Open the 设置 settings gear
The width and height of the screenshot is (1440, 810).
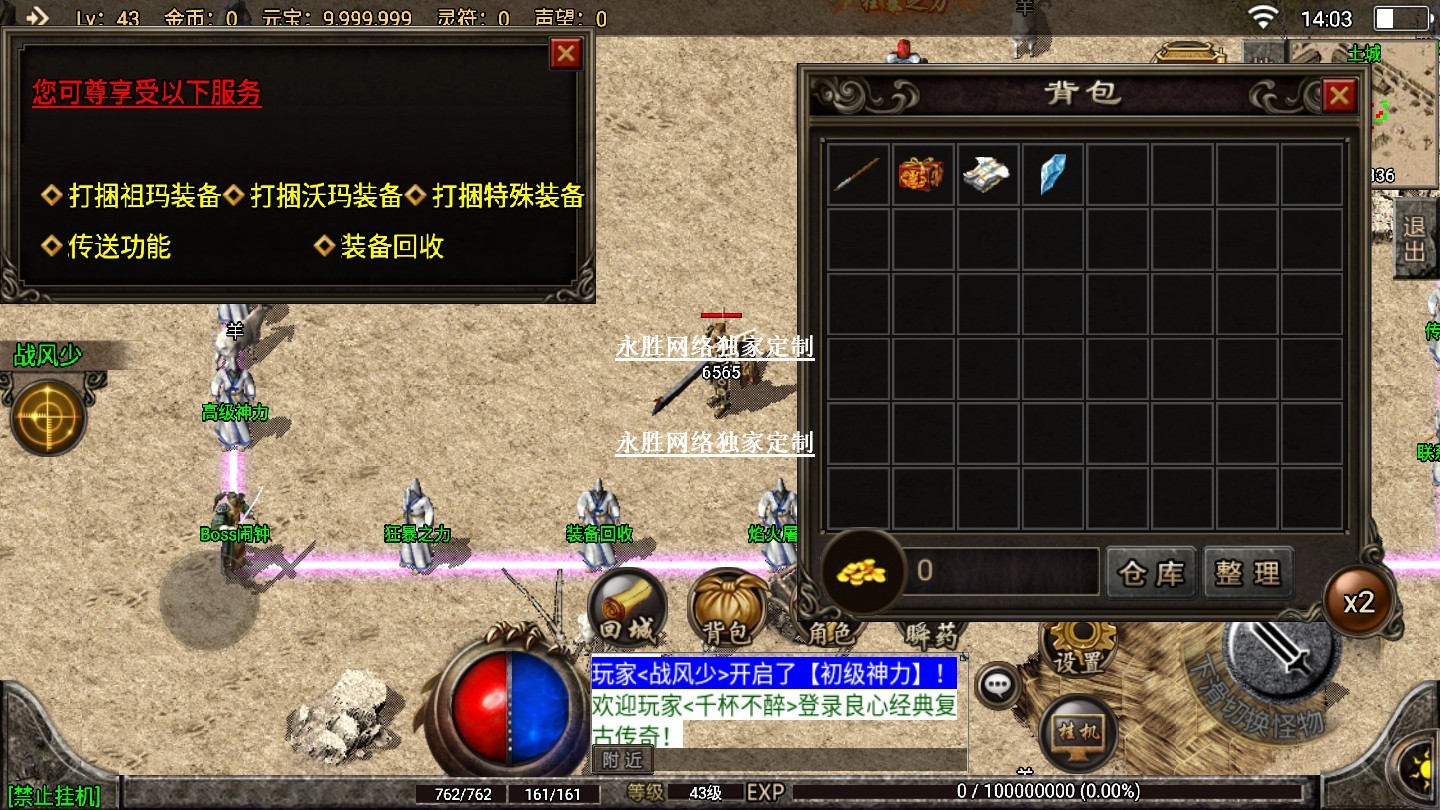(1079, 647)
